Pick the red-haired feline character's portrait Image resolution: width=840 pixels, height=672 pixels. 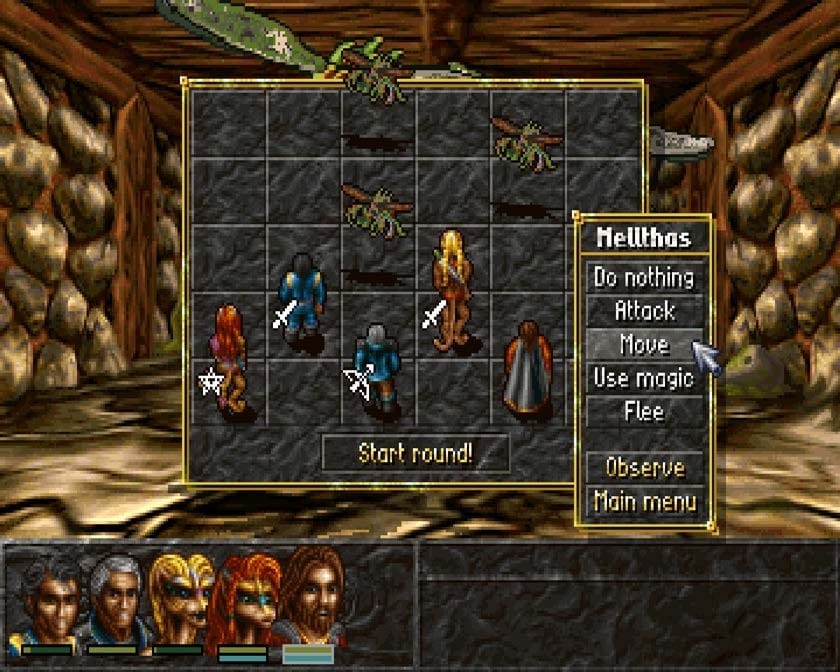pyautogui.click(x=243, y=598)
